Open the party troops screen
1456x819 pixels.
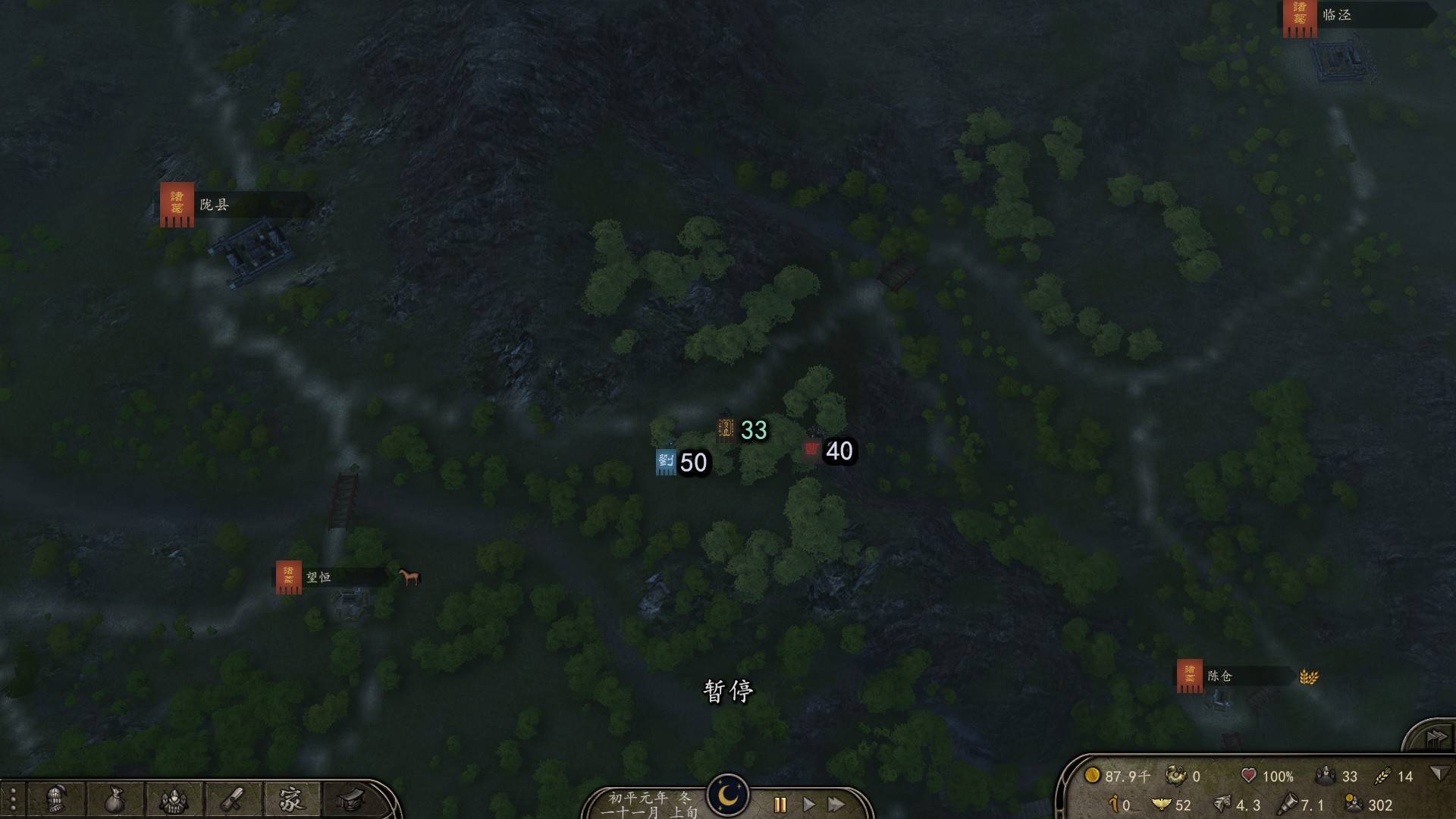[x=173, y=799]
